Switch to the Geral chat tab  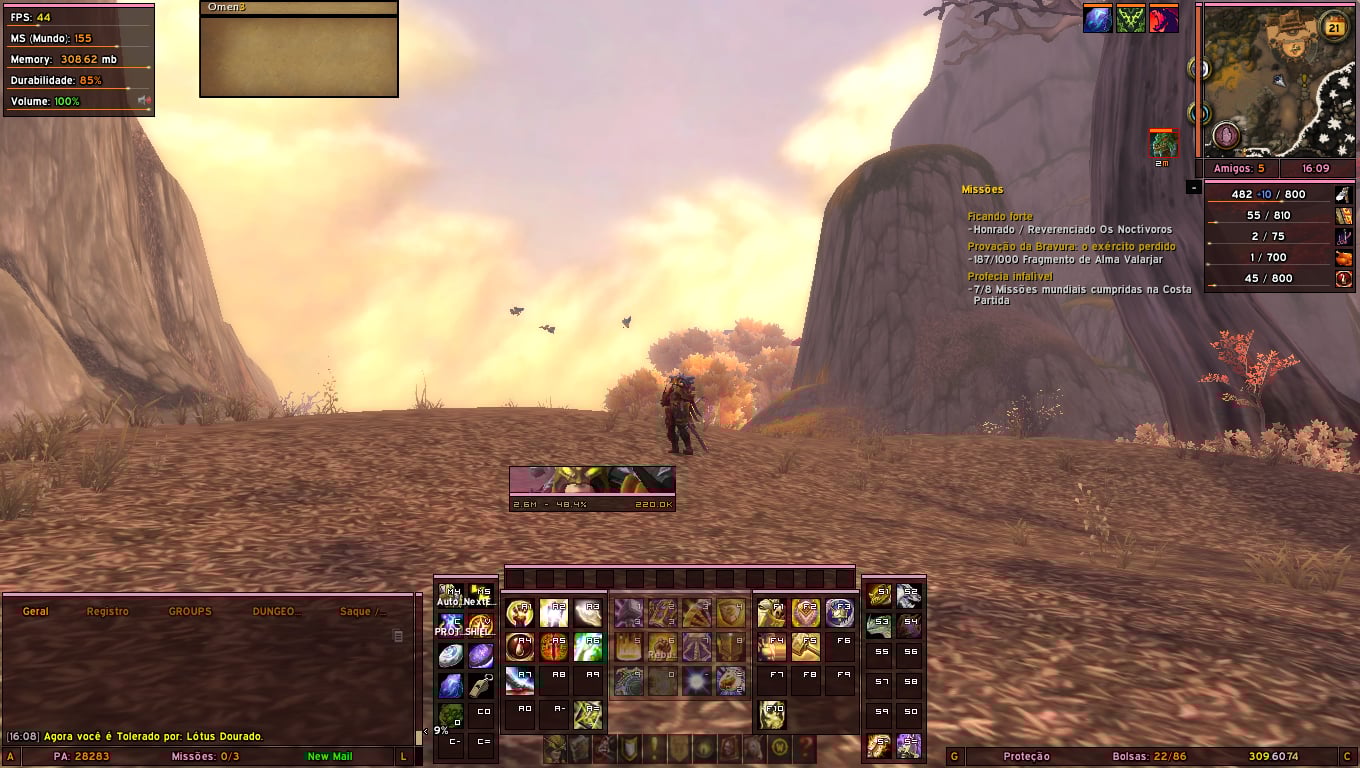[x=36, y=611]
